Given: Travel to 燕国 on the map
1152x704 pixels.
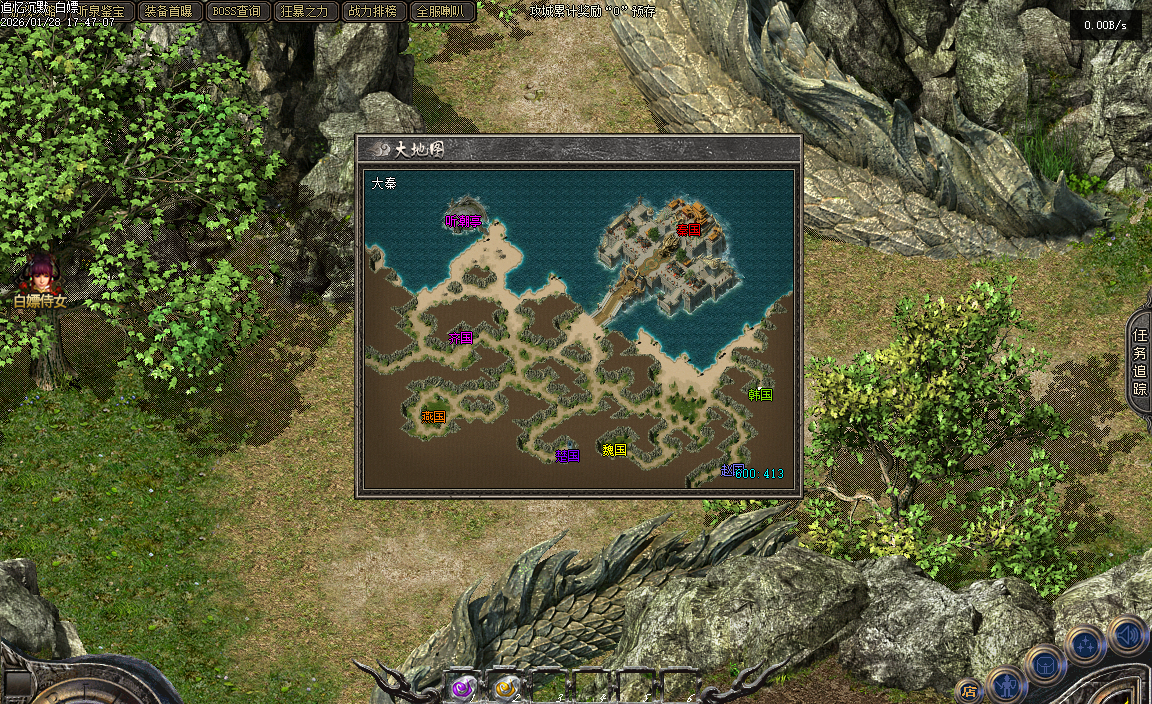Looking at the screenshot, I should coord(433,416).
